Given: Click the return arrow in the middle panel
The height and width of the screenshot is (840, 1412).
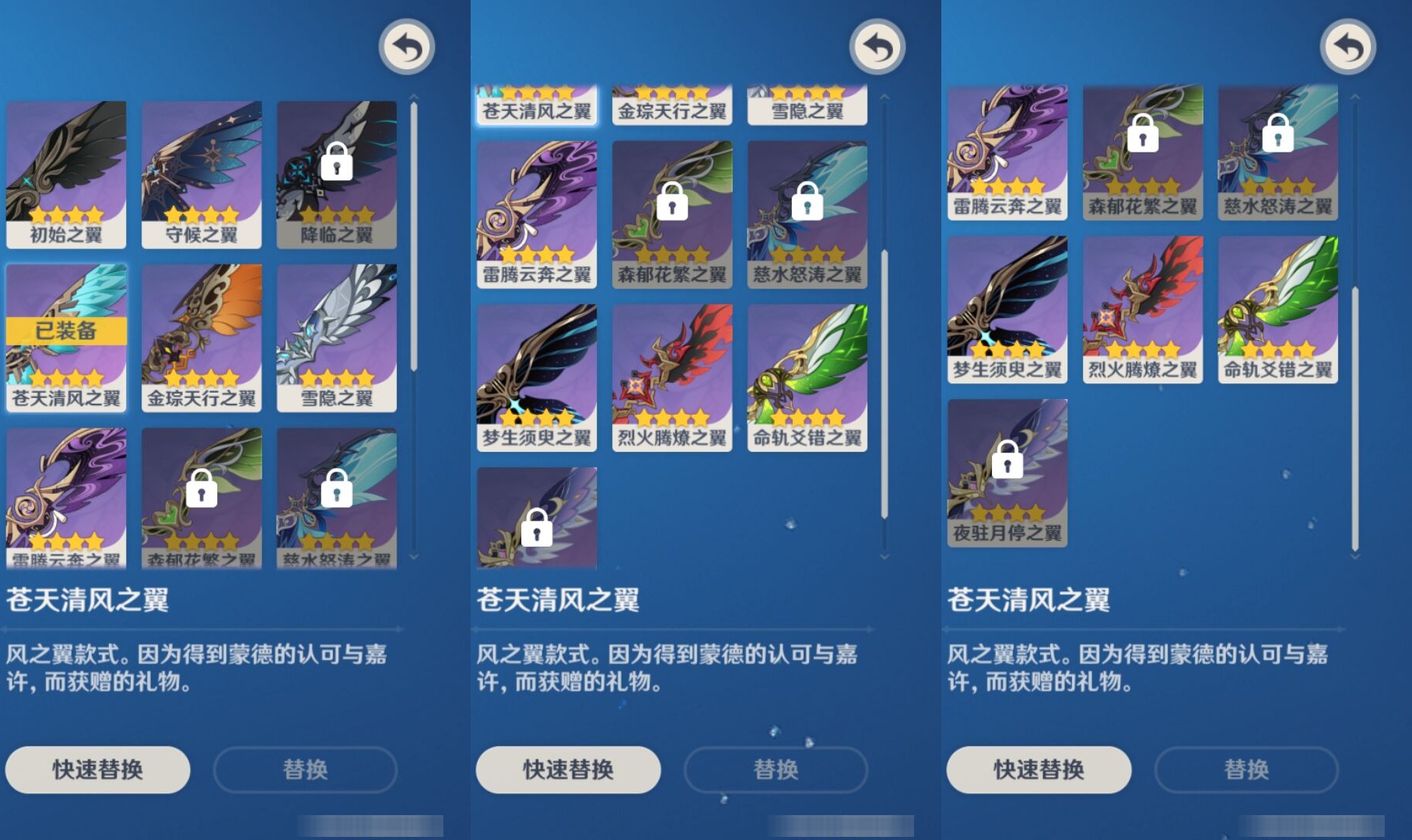Looking at the screenshot, I should [x=877, y=47].
